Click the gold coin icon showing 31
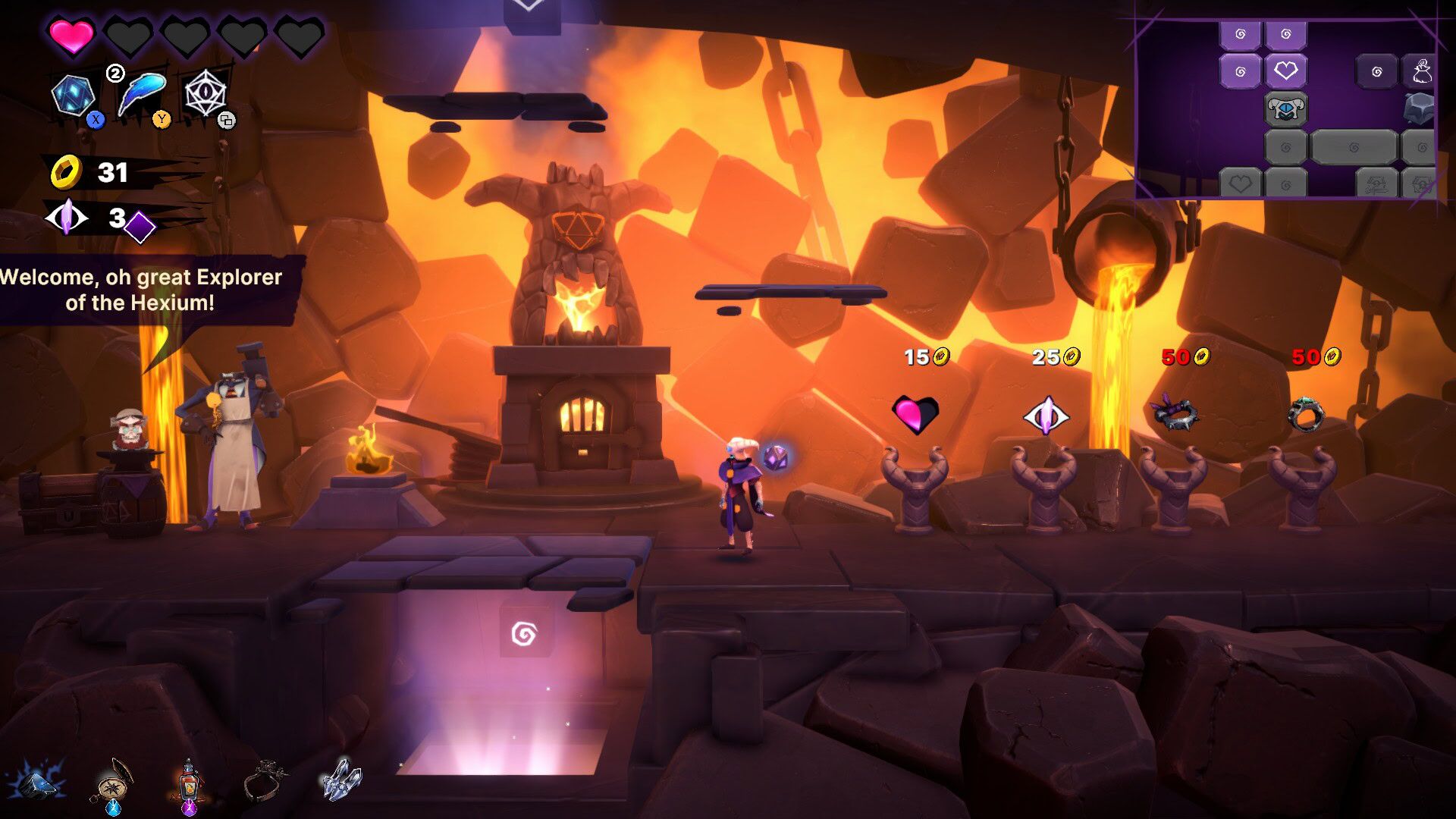The height and width of the screenshot is (819, 1456). click(x=67, y=173)
